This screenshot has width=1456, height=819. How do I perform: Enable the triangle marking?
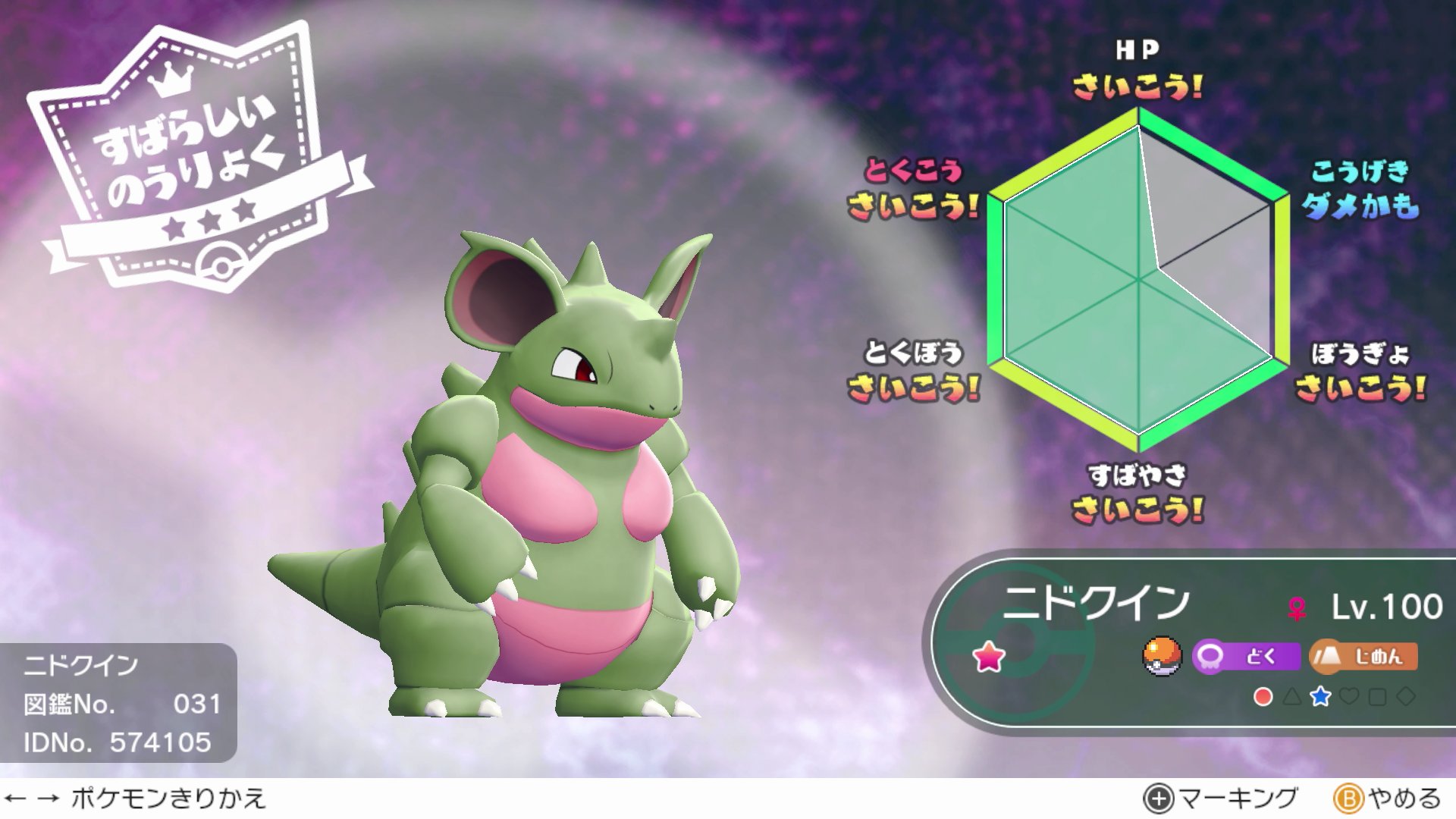(1291, 698)
